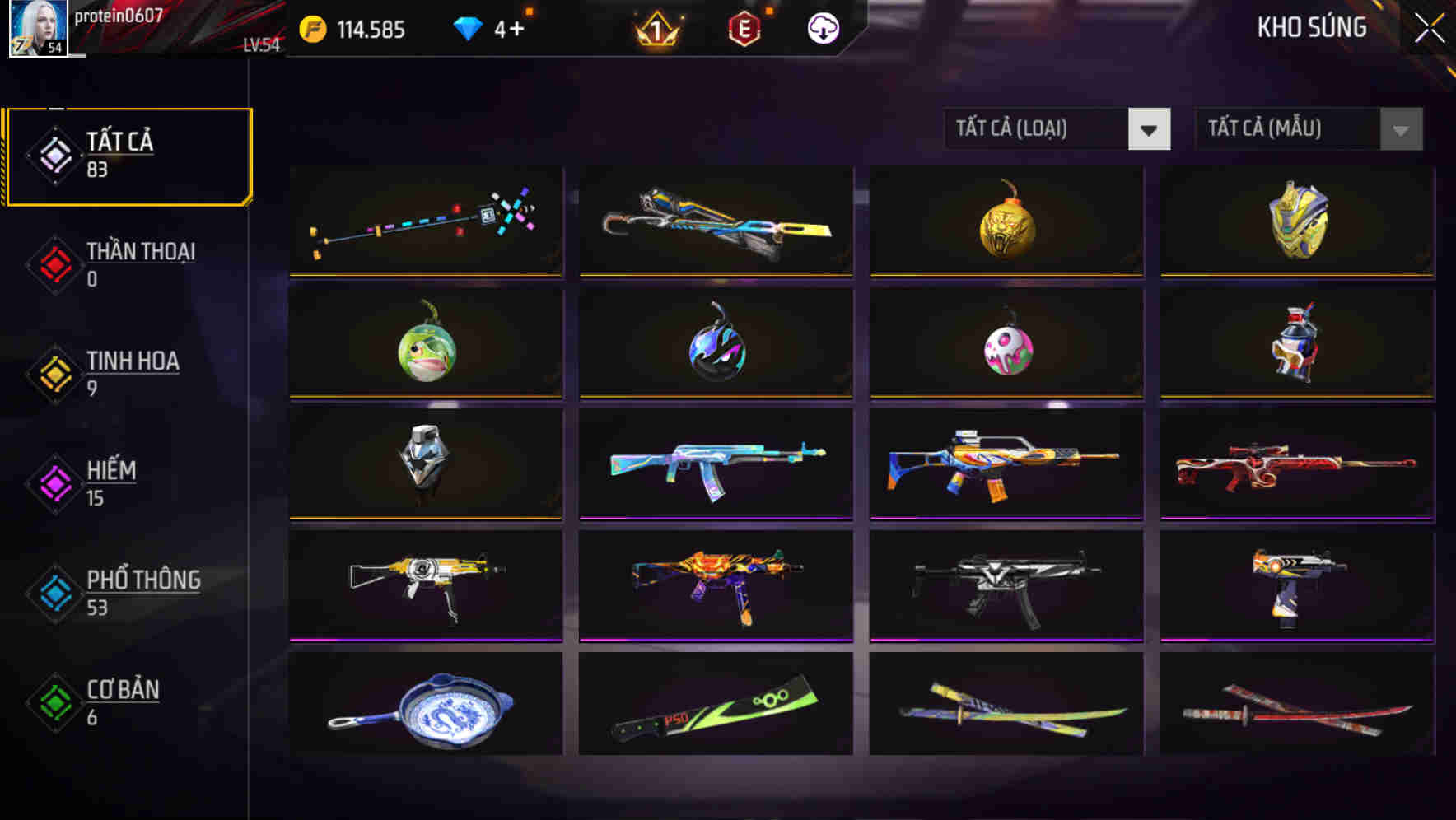Screen dimensions: 1456x820
Task: Open the cloud download icon
Action: 822,27
